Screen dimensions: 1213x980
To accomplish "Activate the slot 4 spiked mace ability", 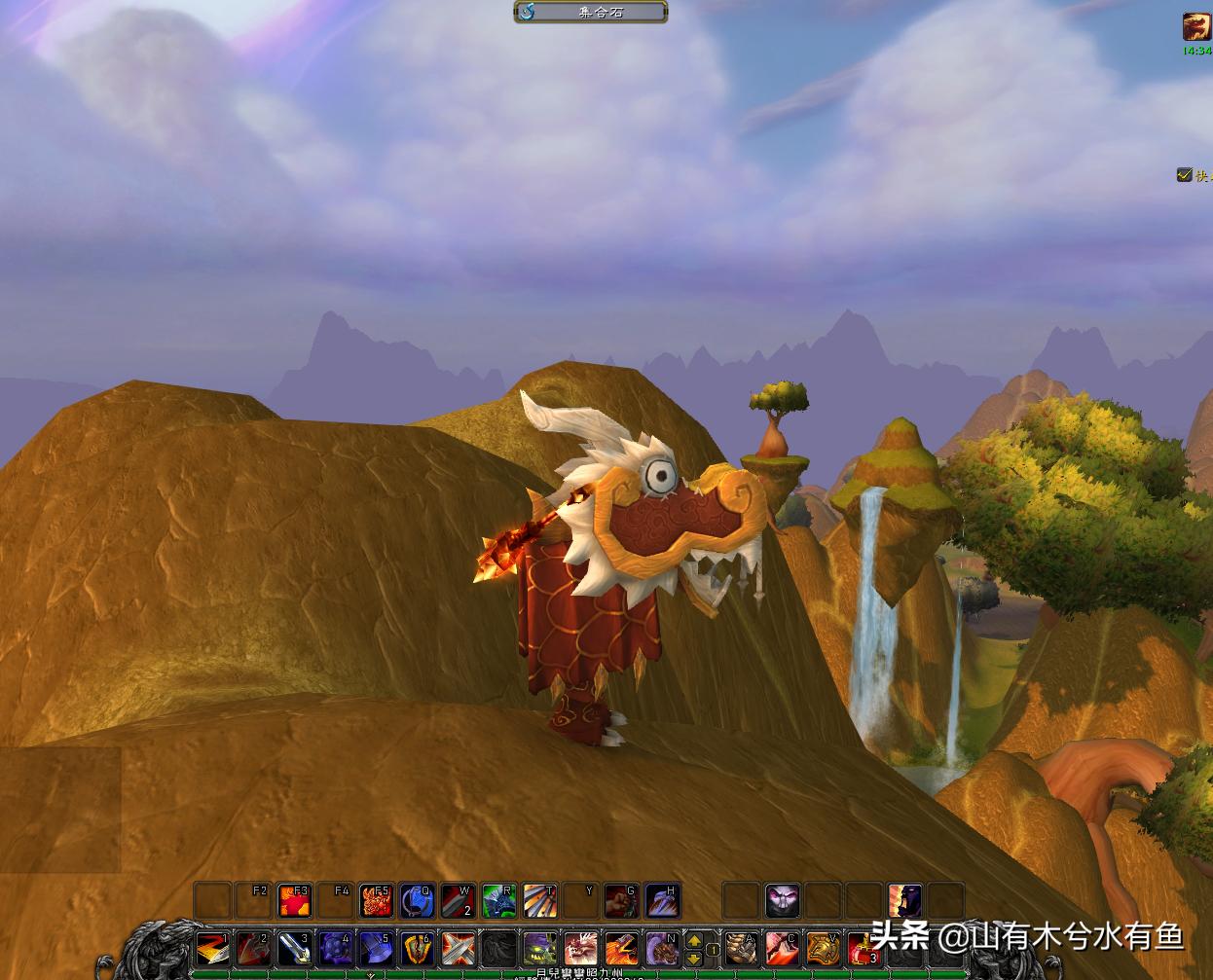I will (335, 948).
